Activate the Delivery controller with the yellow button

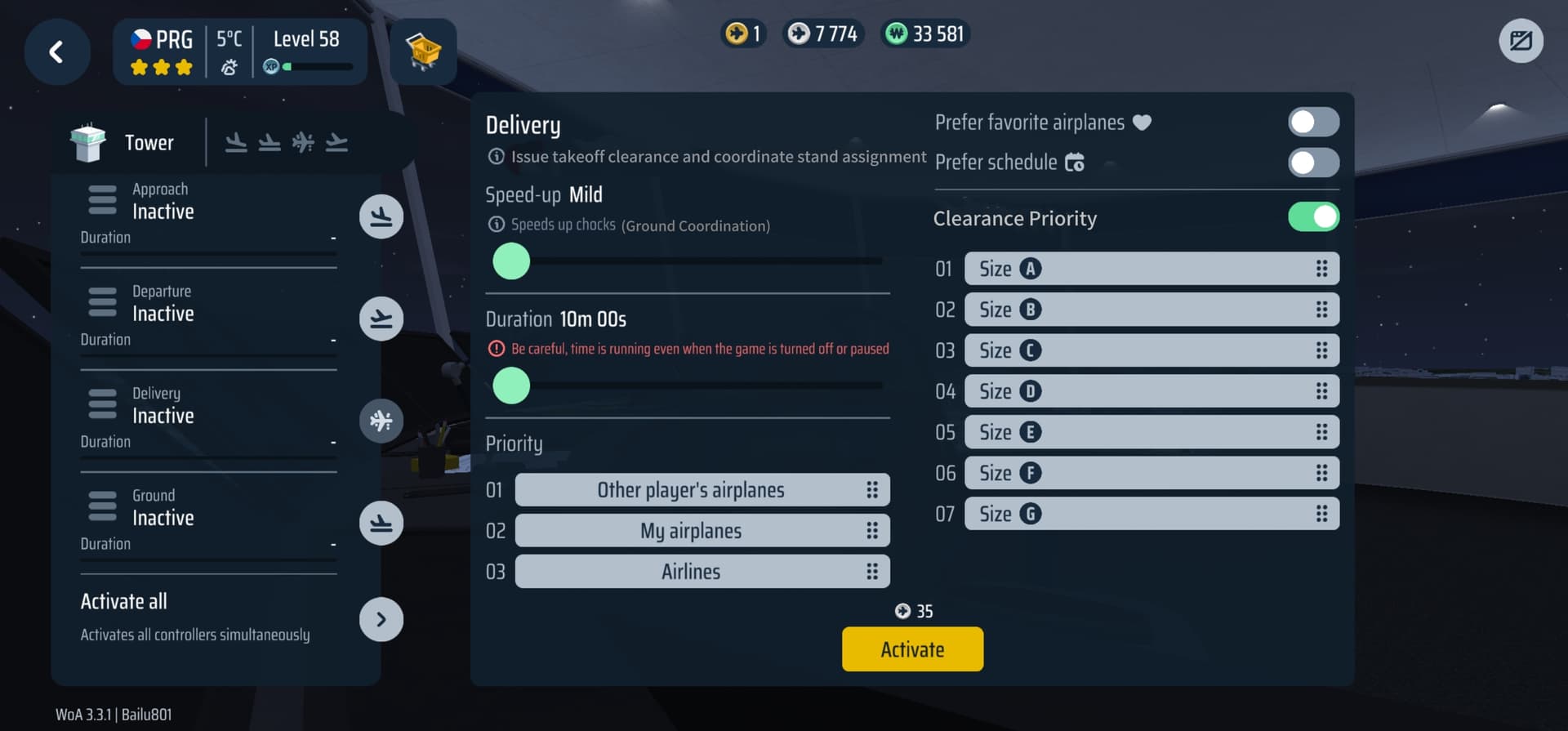(x=912, y=649)
